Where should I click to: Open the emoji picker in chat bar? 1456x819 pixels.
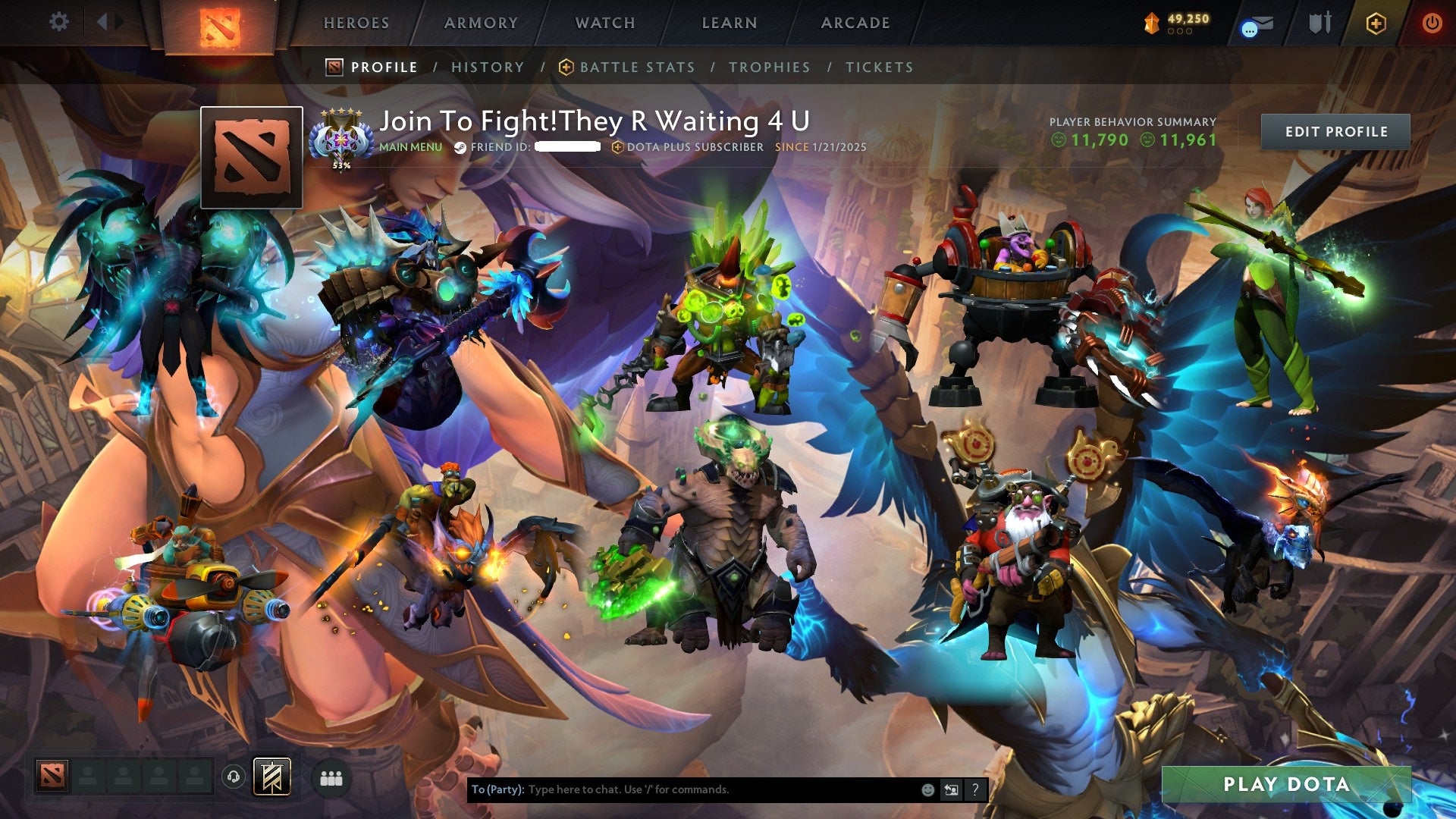tap(927, 789)
